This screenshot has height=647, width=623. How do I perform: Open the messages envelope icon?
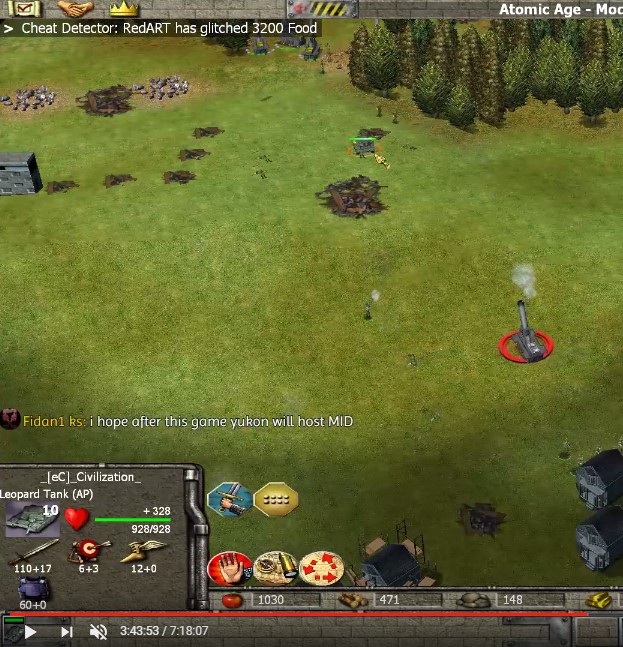coord(22,9)
